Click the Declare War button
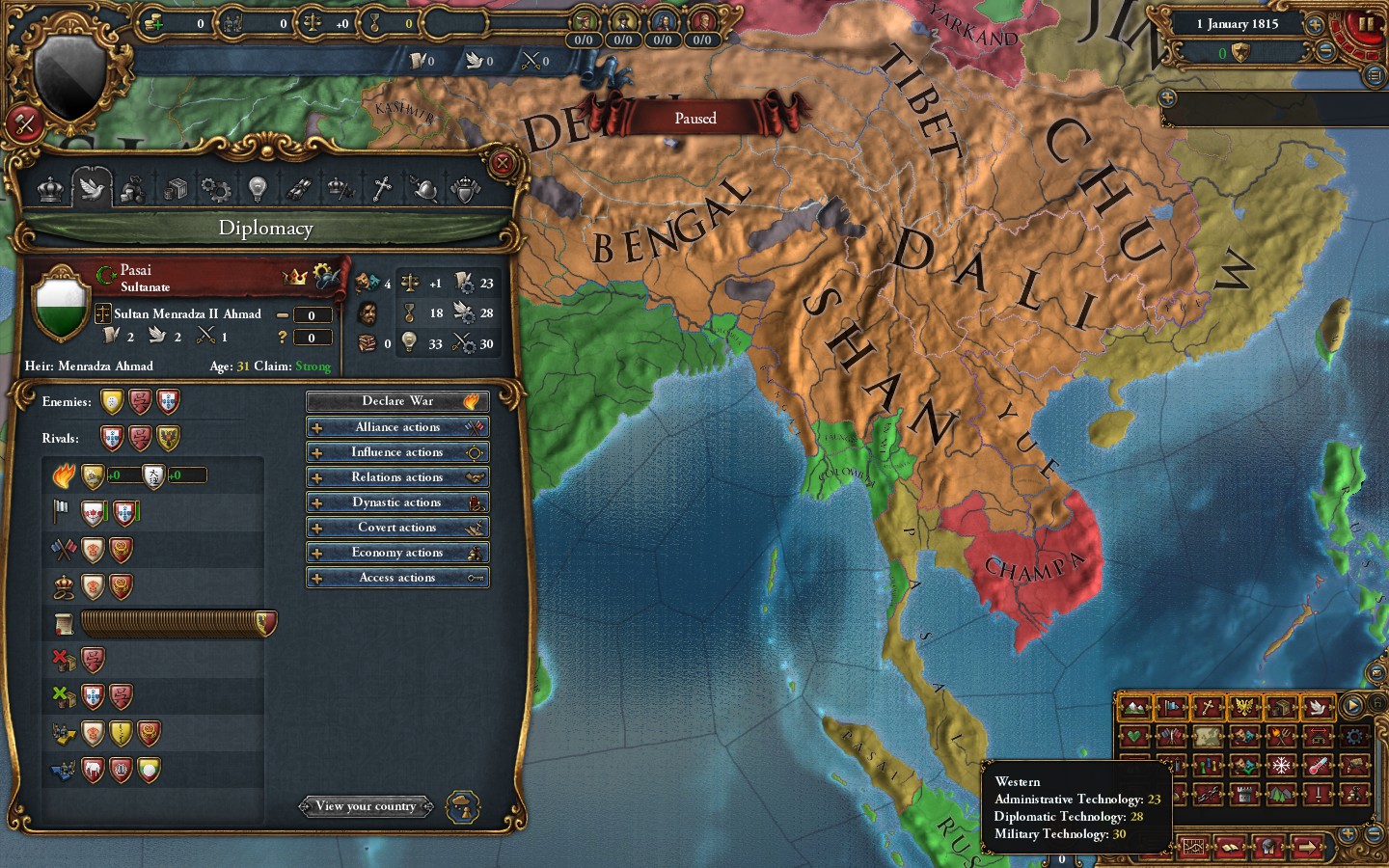The height and width of the screenshot is (868, 1389). (397, 400)
